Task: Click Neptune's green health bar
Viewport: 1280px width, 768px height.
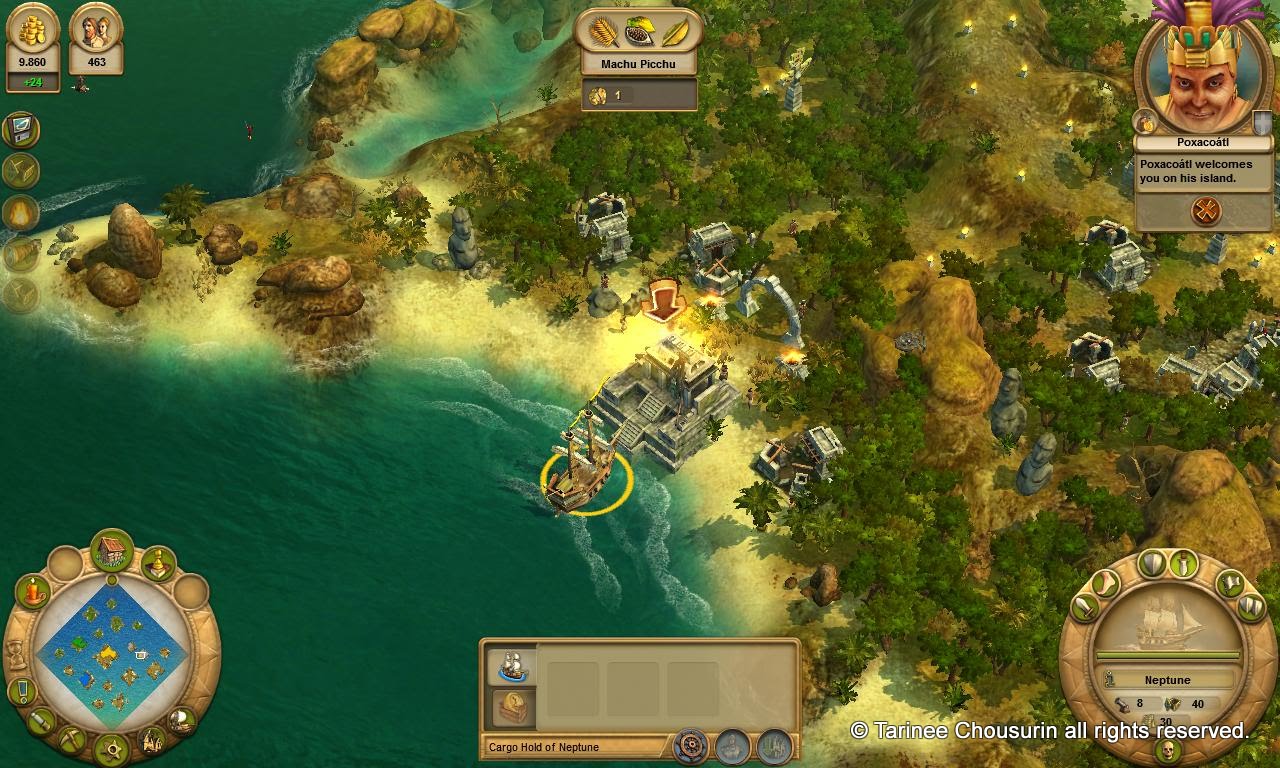Action: click(x=1169, y=654)
